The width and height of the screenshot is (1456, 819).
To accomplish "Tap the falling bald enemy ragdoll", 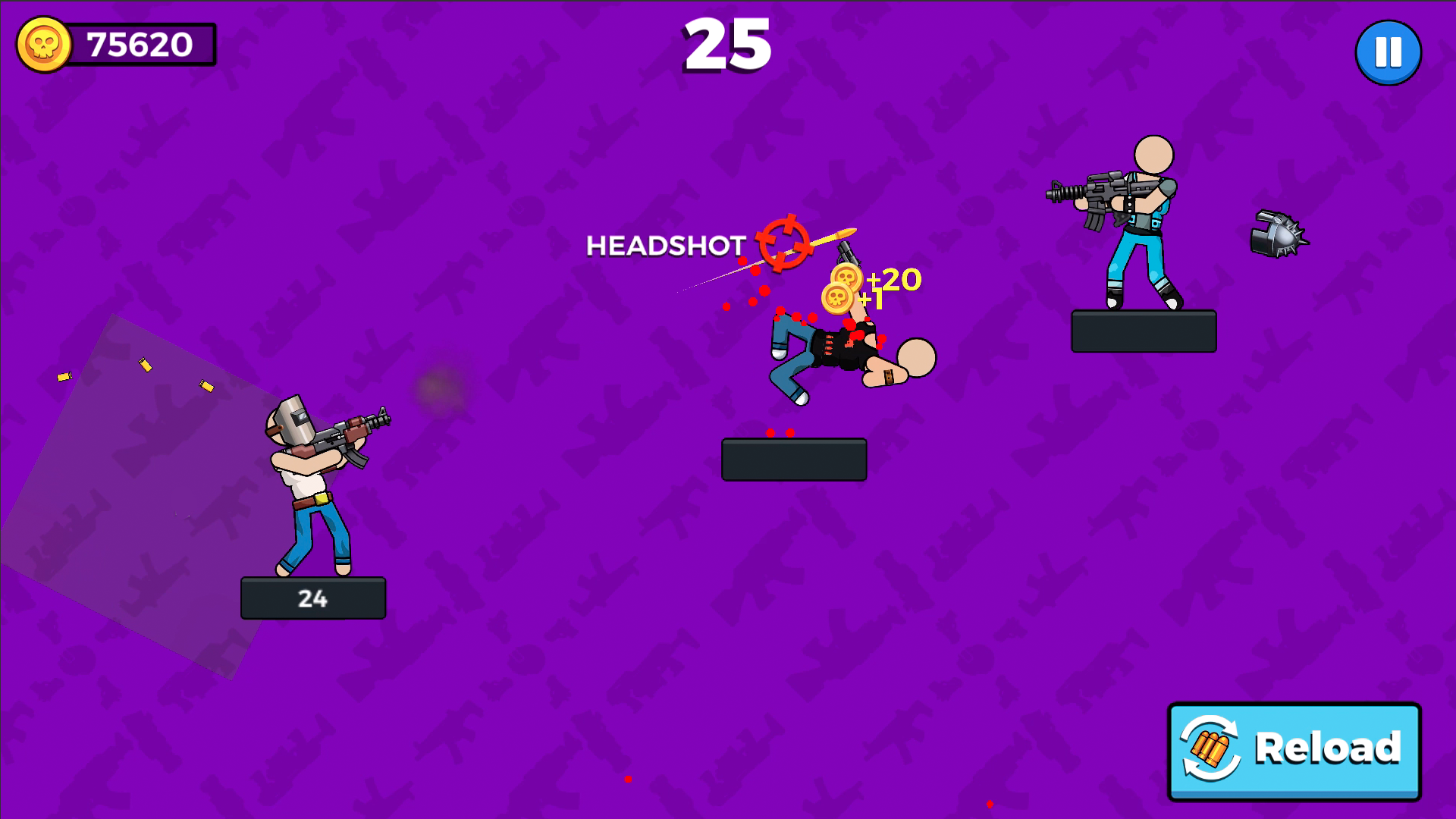I will tap(842, 356).
